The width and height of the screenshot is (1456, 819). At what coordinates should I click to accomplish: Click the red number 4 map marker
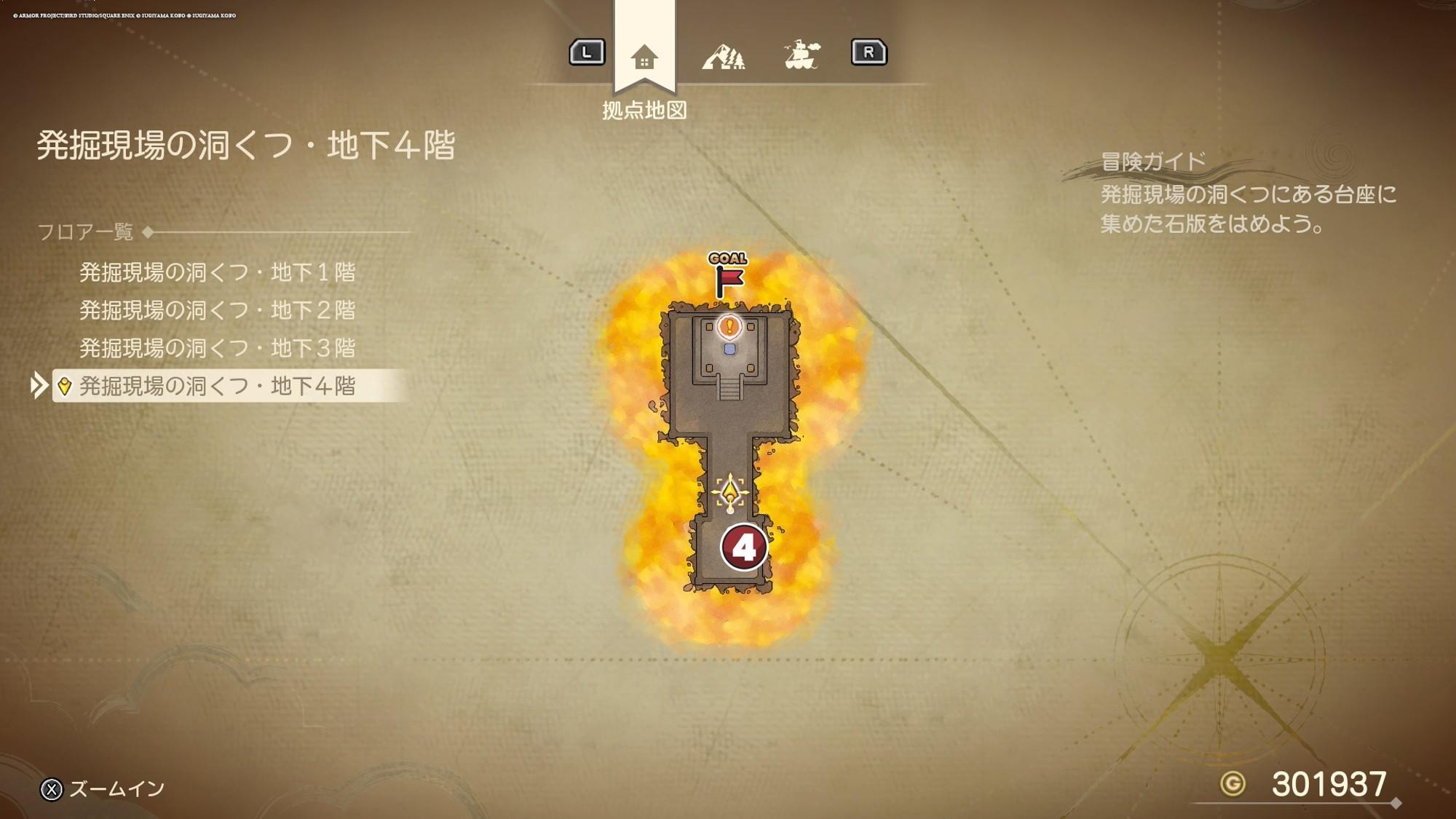(x=743, y=547)
